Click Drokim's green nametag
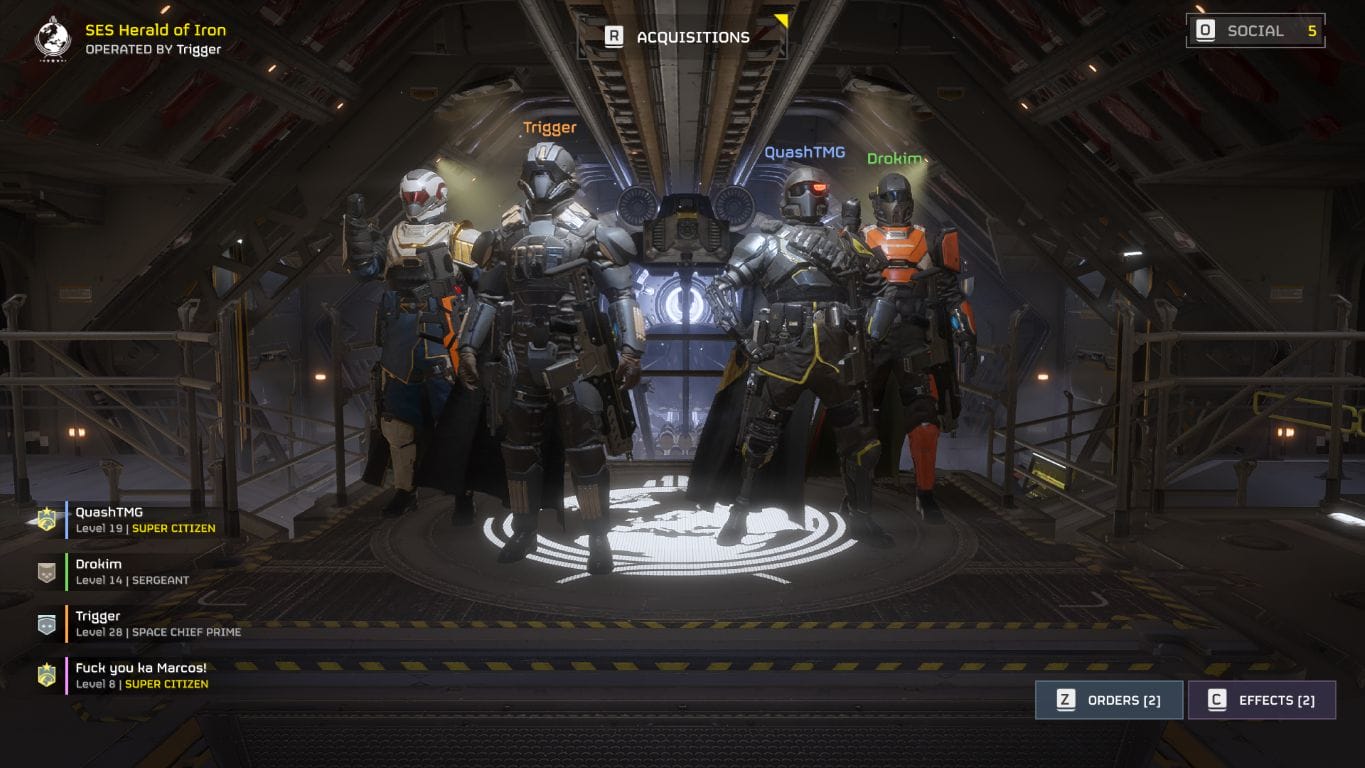The width and height of the screenshot is (1365, 768). (x=897, y=158)
